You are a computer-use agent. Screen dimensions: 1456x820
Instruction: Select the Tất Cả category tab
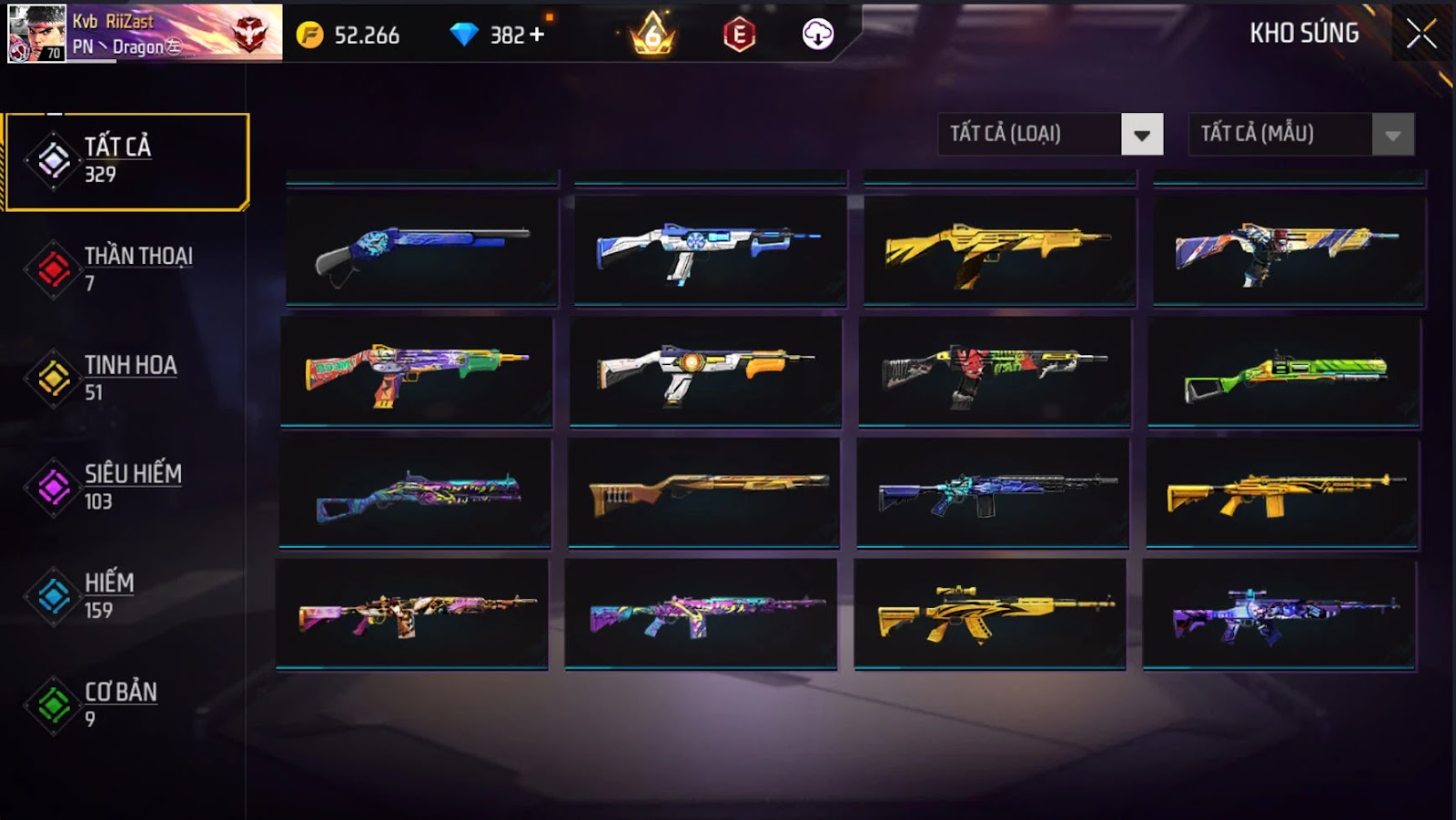point(127,161)
